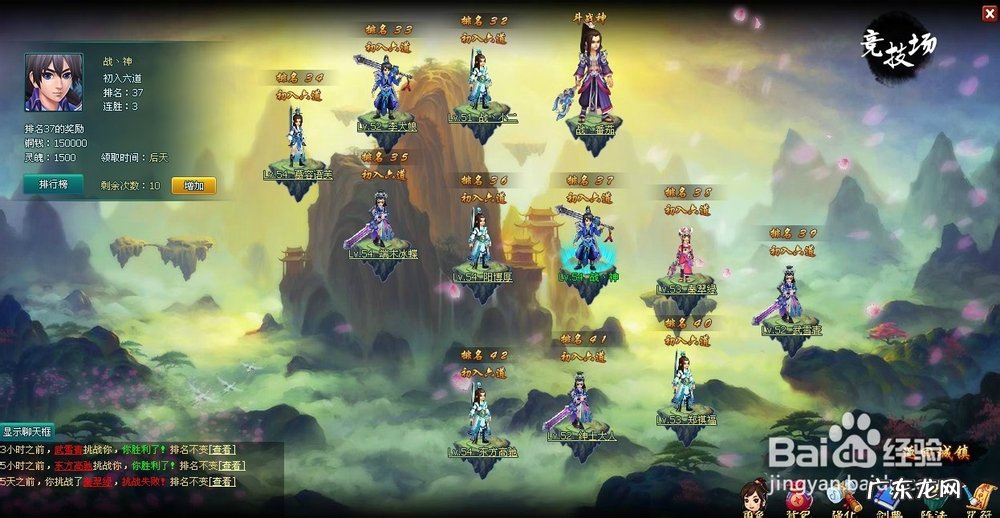
Task: Open the 查看 link for the 5-hours-ago challenge
Action: click(232, 466)
